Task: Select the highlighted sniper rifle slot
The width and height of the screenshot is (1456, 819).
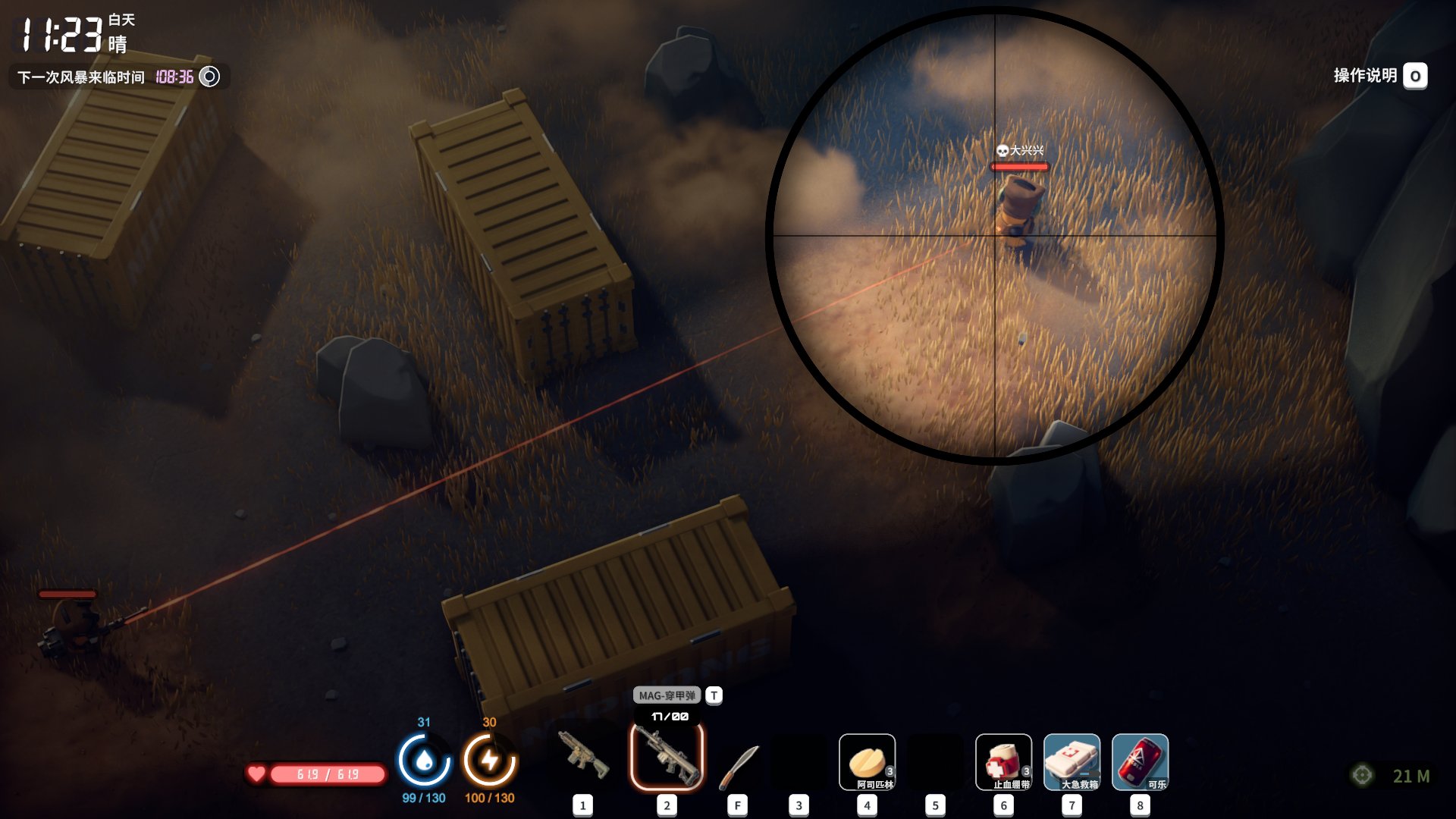Action: click(x=667, y=757)
